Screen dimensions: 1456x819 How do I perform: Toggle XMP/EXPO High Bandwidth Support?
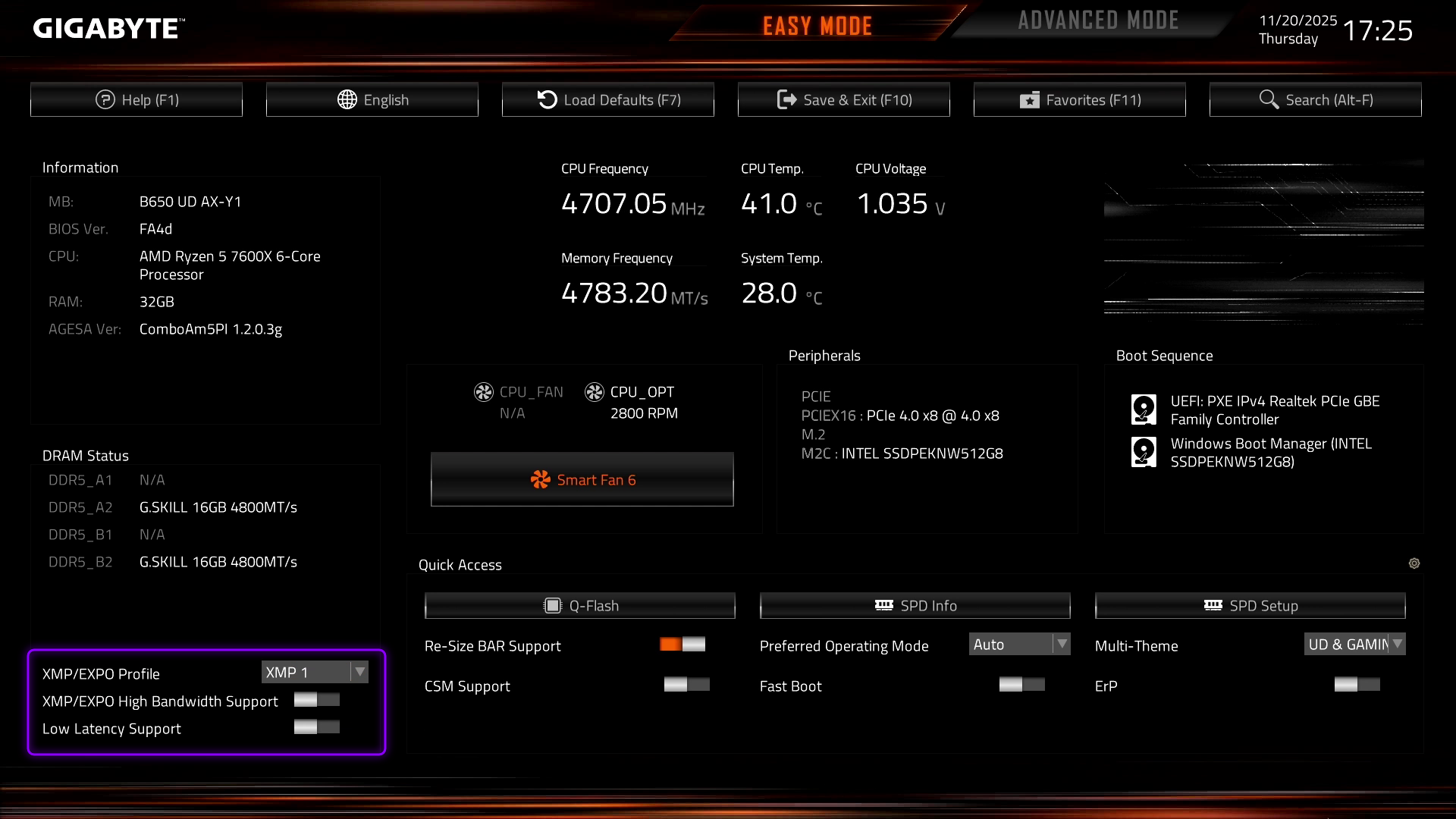click(x=317, y=700)
